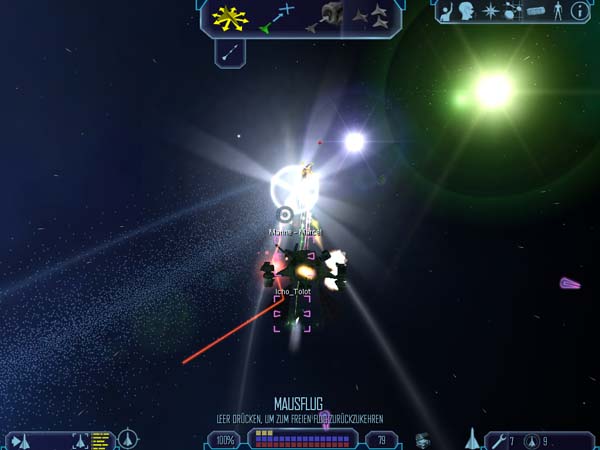Open the four-point star map icon
Screen dimensions: 600x450
coord(491,11)
